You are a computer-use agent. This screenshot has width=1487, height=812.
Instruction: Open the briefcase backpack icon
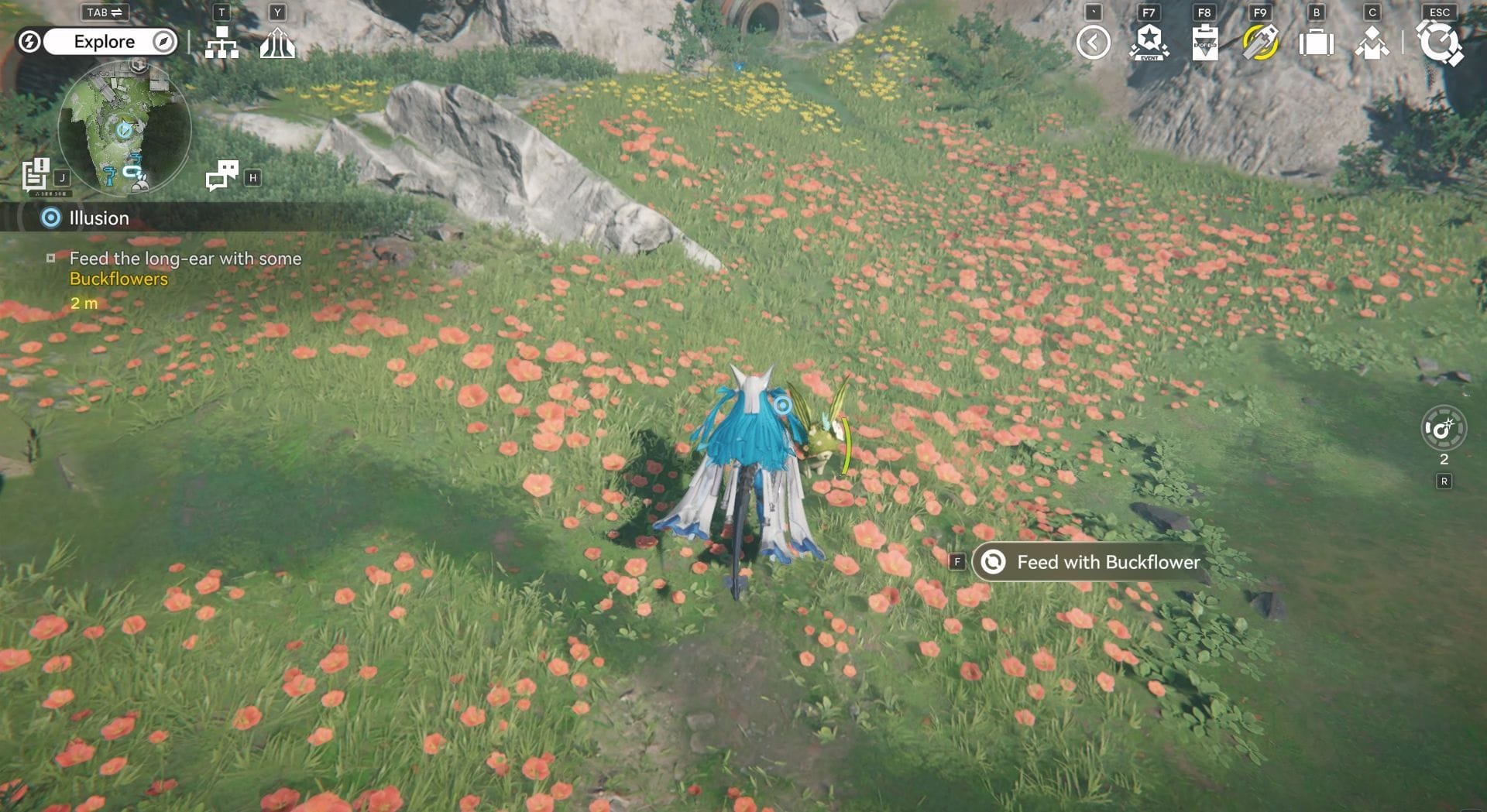pyautogui.click(x=1316, y=43)
